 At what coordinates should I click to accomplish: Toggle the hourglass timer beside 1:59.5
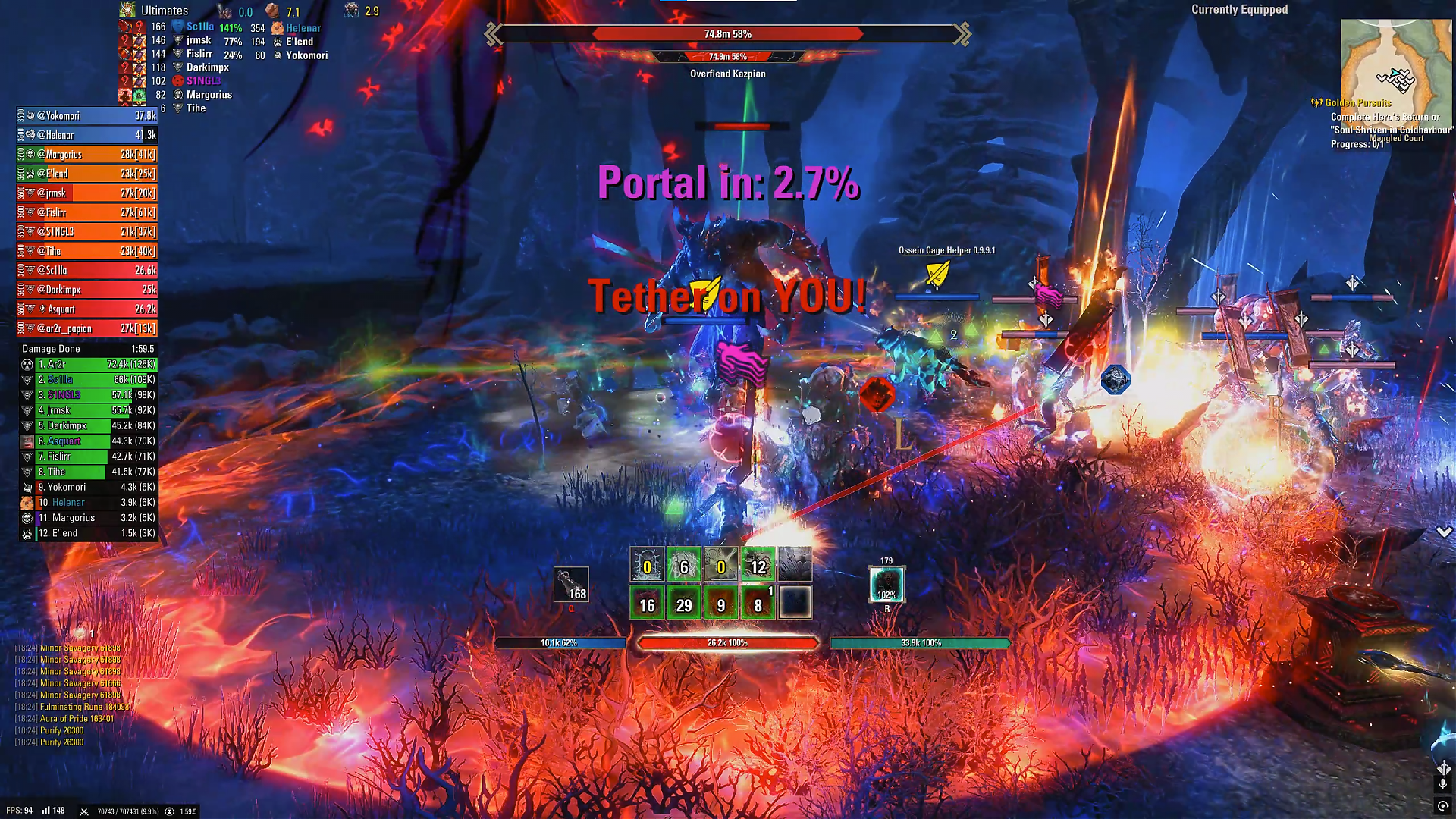(170, 811)
